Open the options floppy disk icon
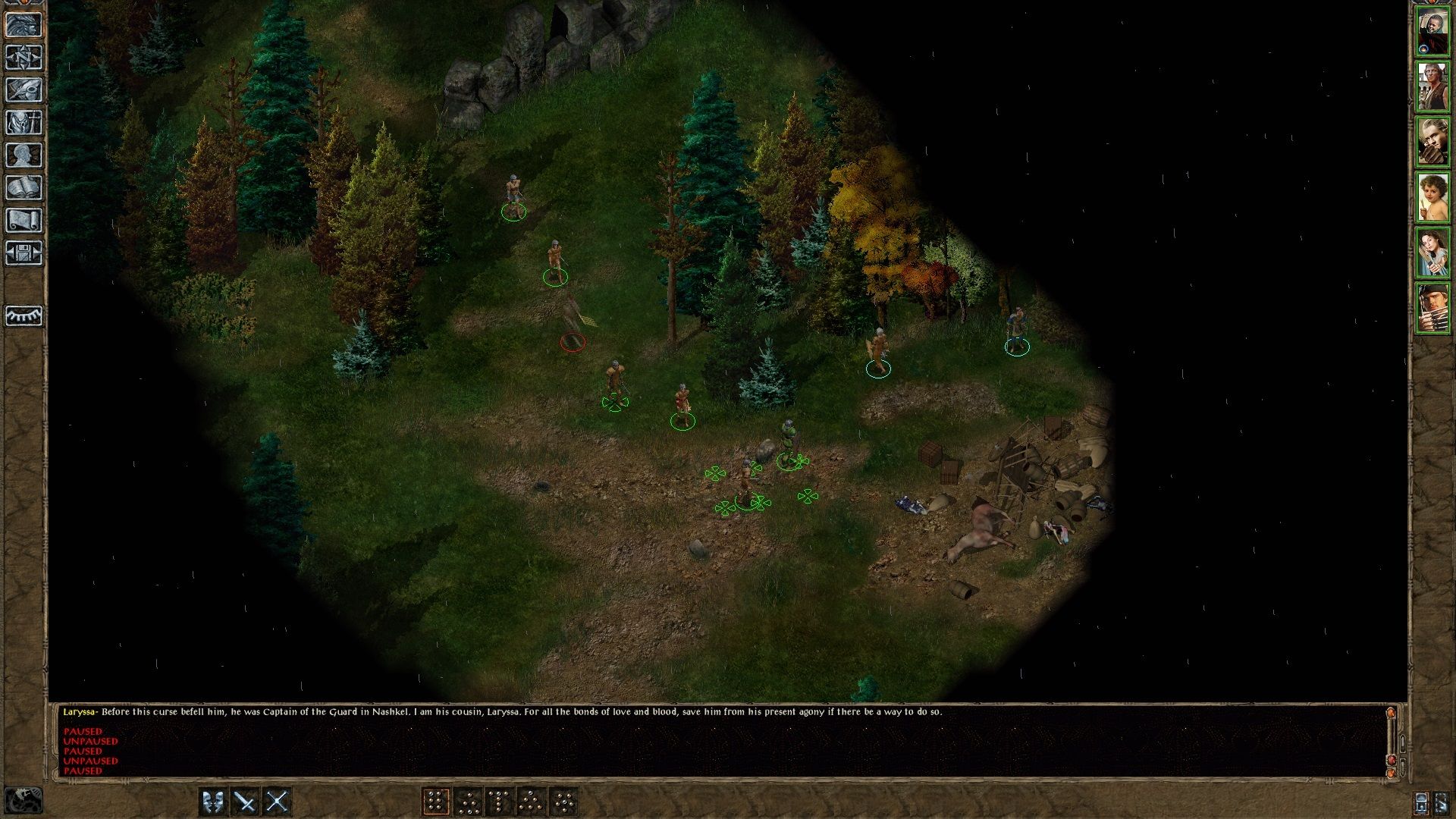The width and height of the screenshot is (1456, 819). point(24,253)
